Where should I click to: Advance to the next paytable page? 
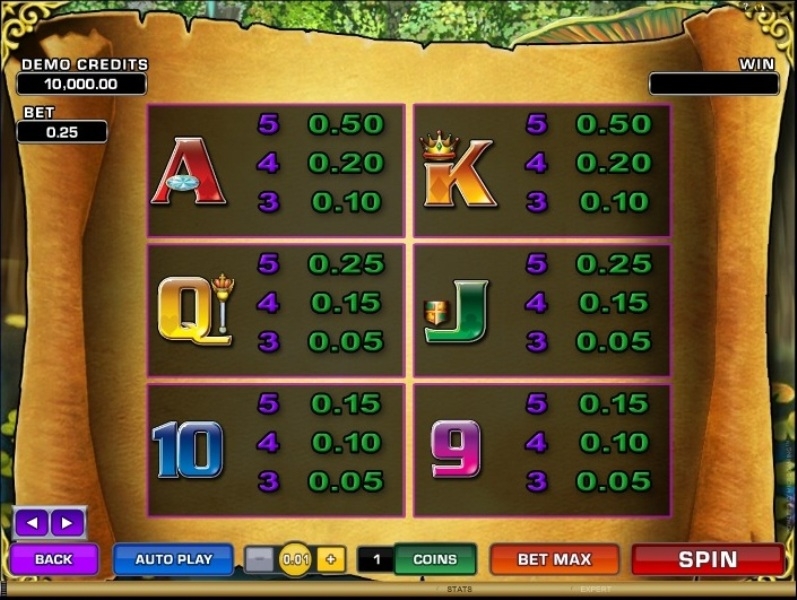pyautogui.click(x=67, y=522)
